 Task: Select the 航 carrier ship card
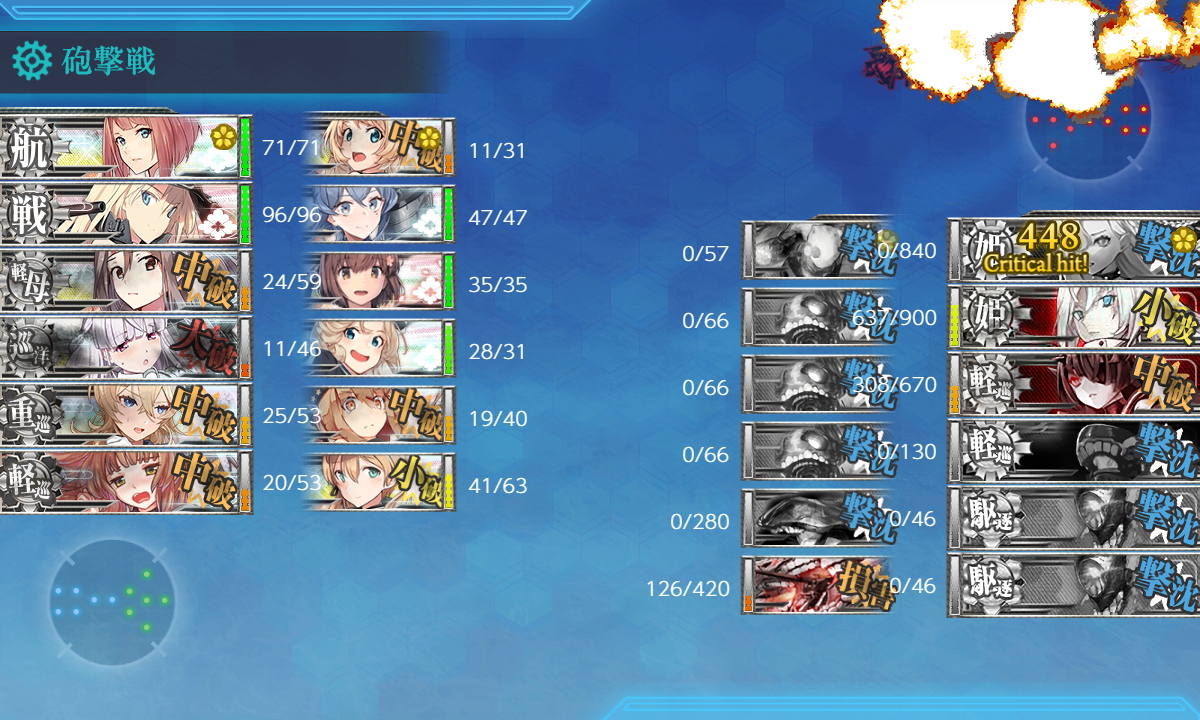pos(125,148)
